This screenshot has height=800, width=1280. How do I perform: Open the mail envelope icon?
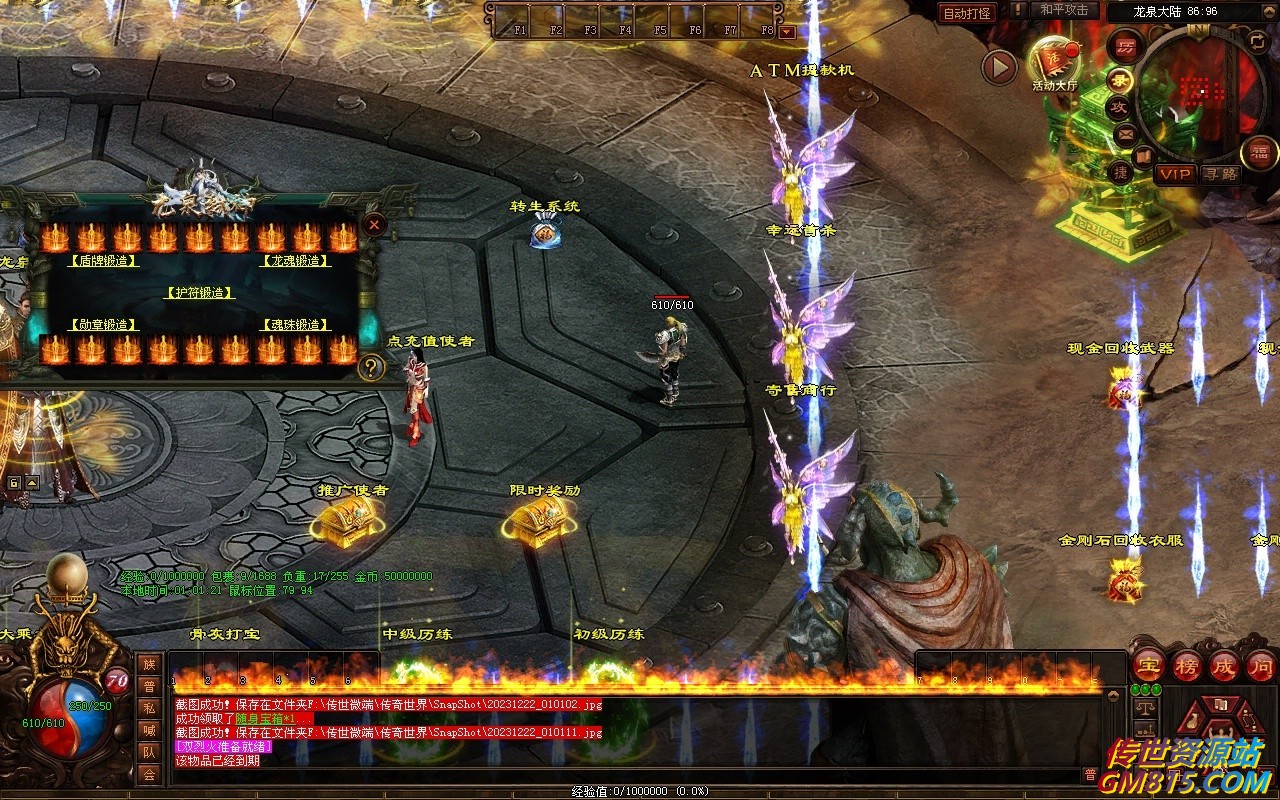(1125, 133)
